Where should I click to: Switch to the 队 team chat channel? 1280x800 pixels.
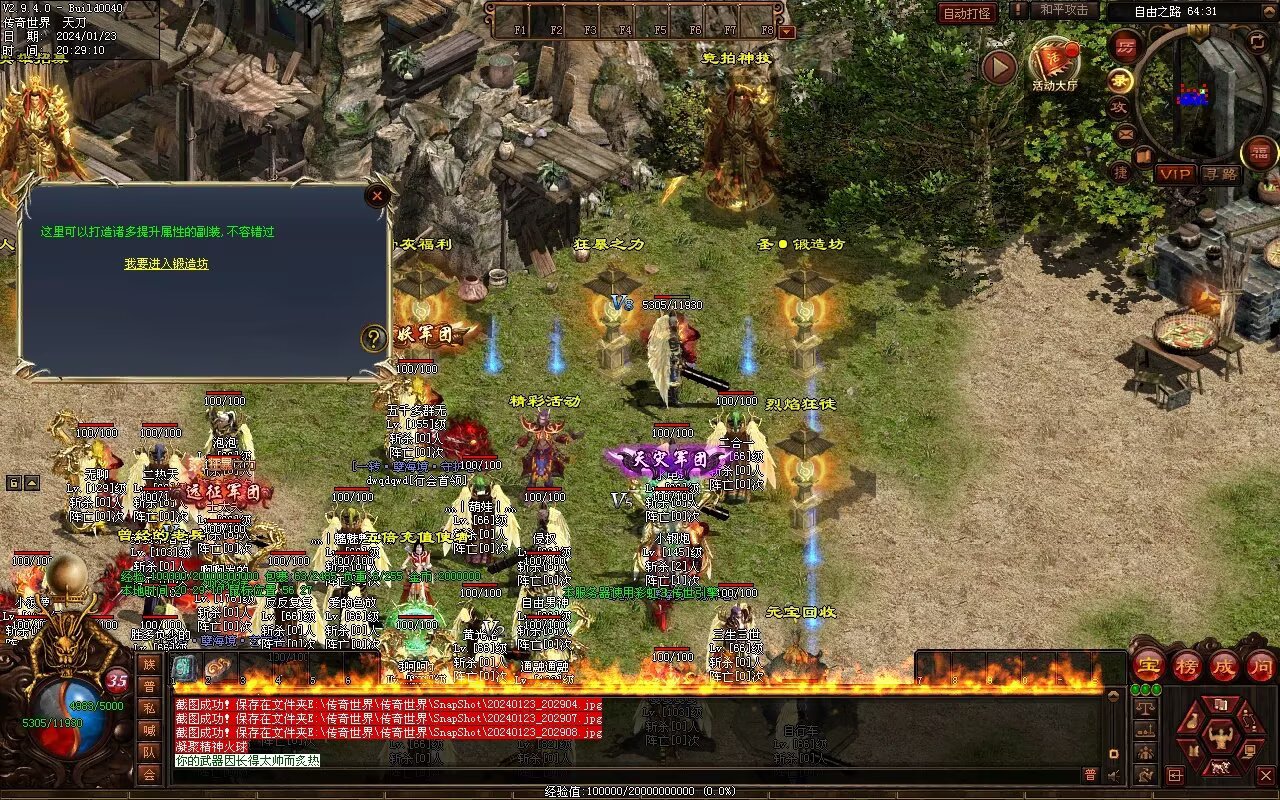(x=149, y=752)
